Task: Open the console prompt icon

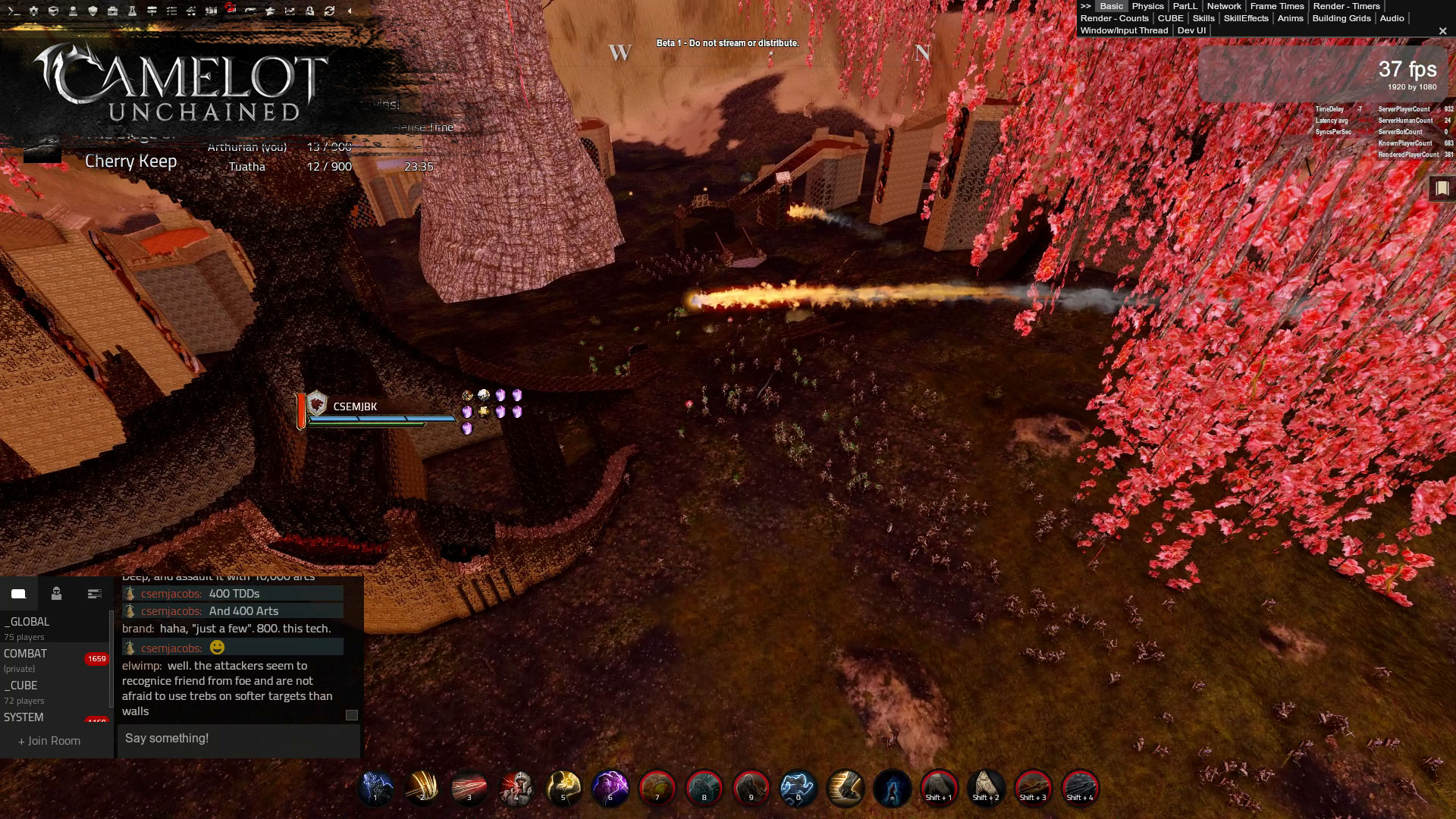Action: [x=14, y=11]
